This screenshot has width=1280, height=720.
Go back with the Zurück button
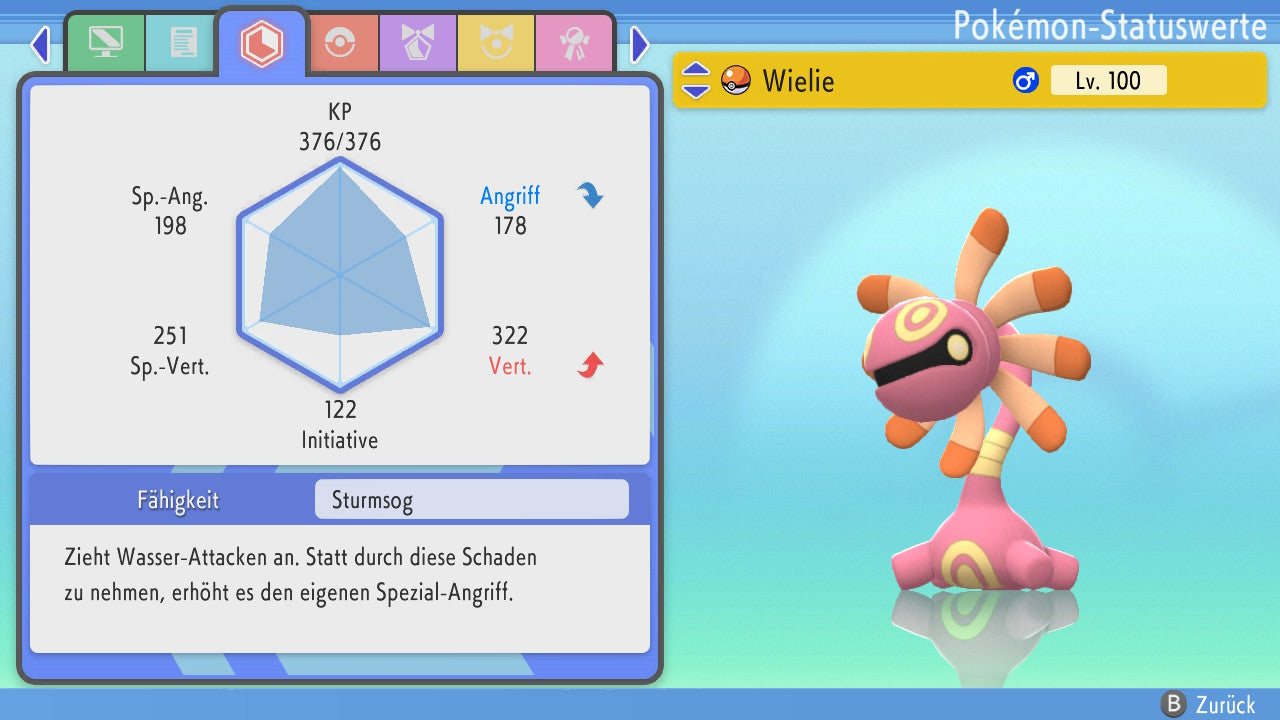click(x=1209, y=704)
